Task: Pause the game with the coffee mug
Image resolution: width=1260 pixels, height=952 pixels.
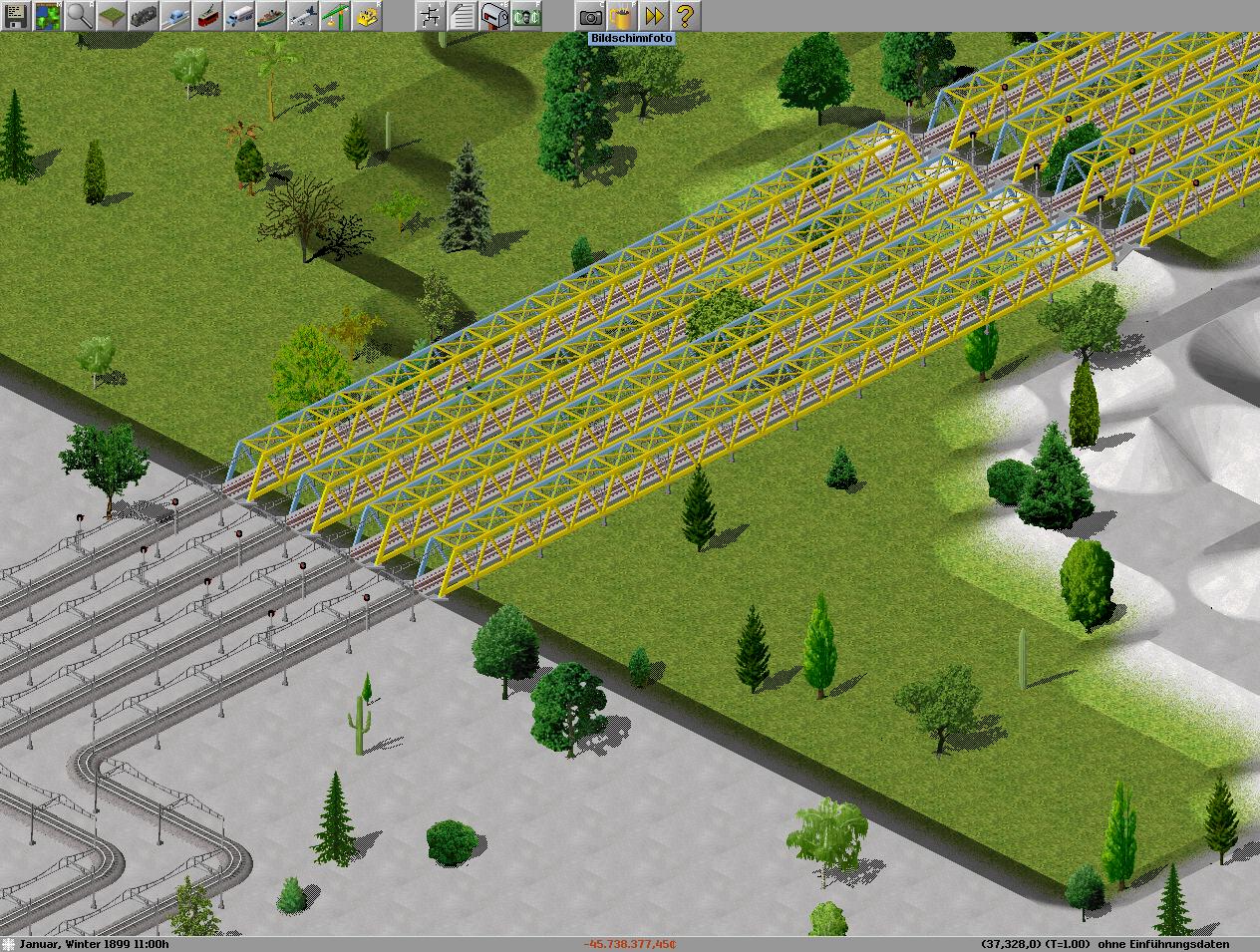Action: 622,16
